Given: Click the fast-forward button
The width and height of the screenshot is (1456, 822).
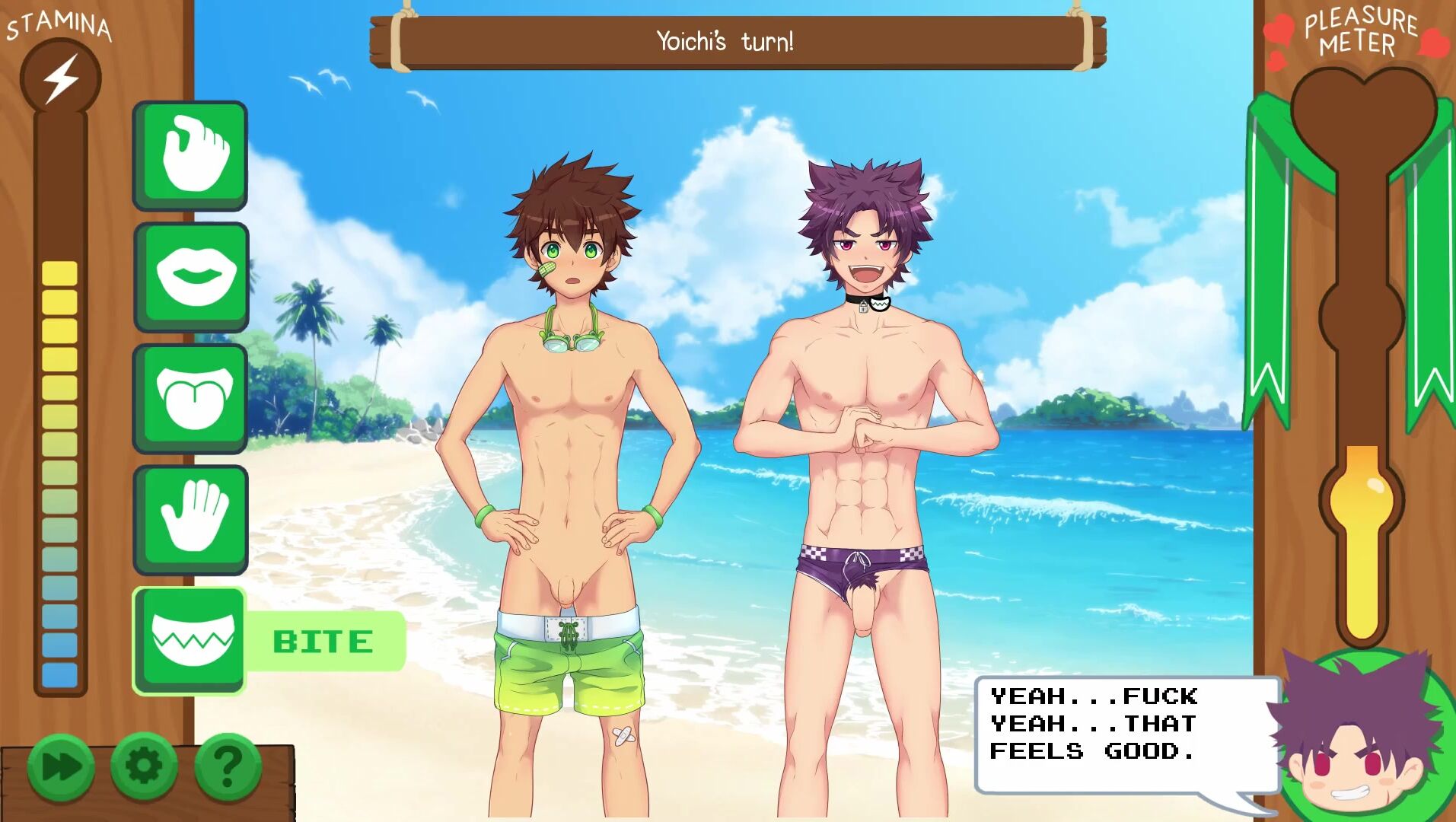Looking at the screenshot, I should point(62,766).
